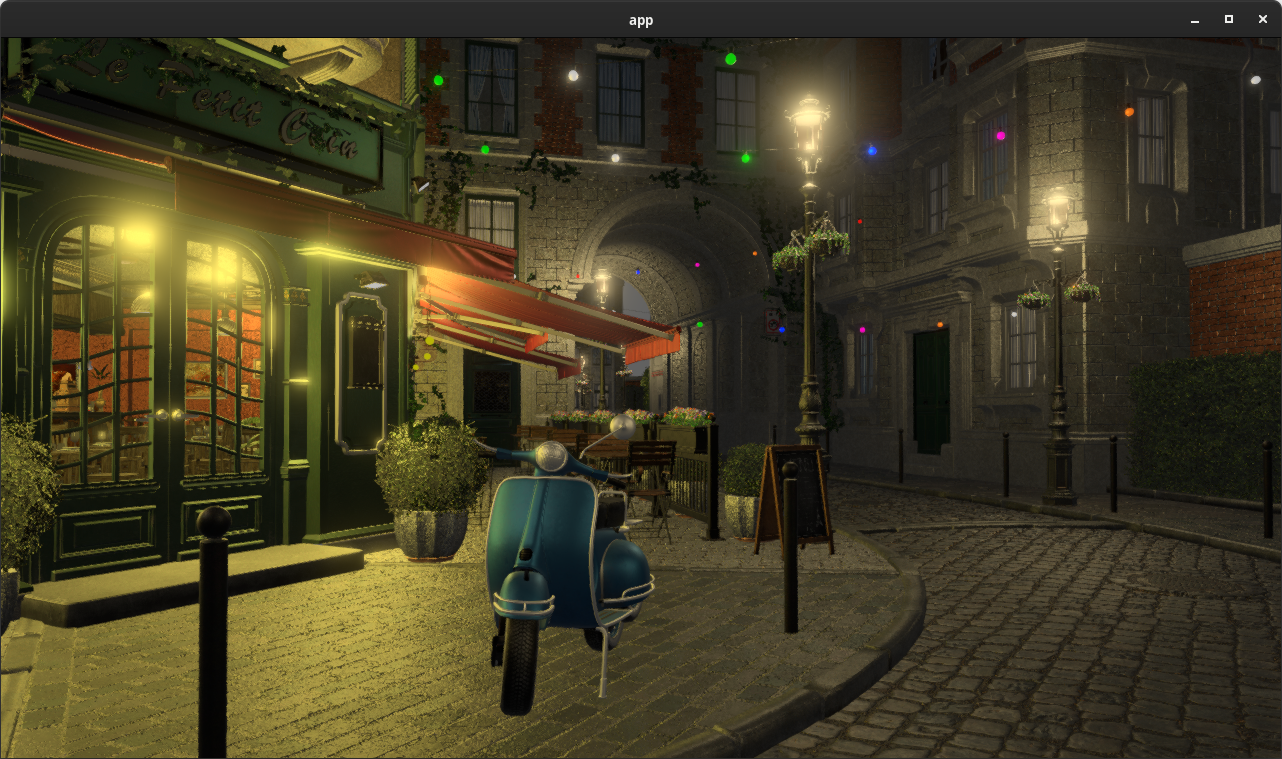Screen dimensions: 1282x759
Task: Close the app window
Action: (1262, 19)
